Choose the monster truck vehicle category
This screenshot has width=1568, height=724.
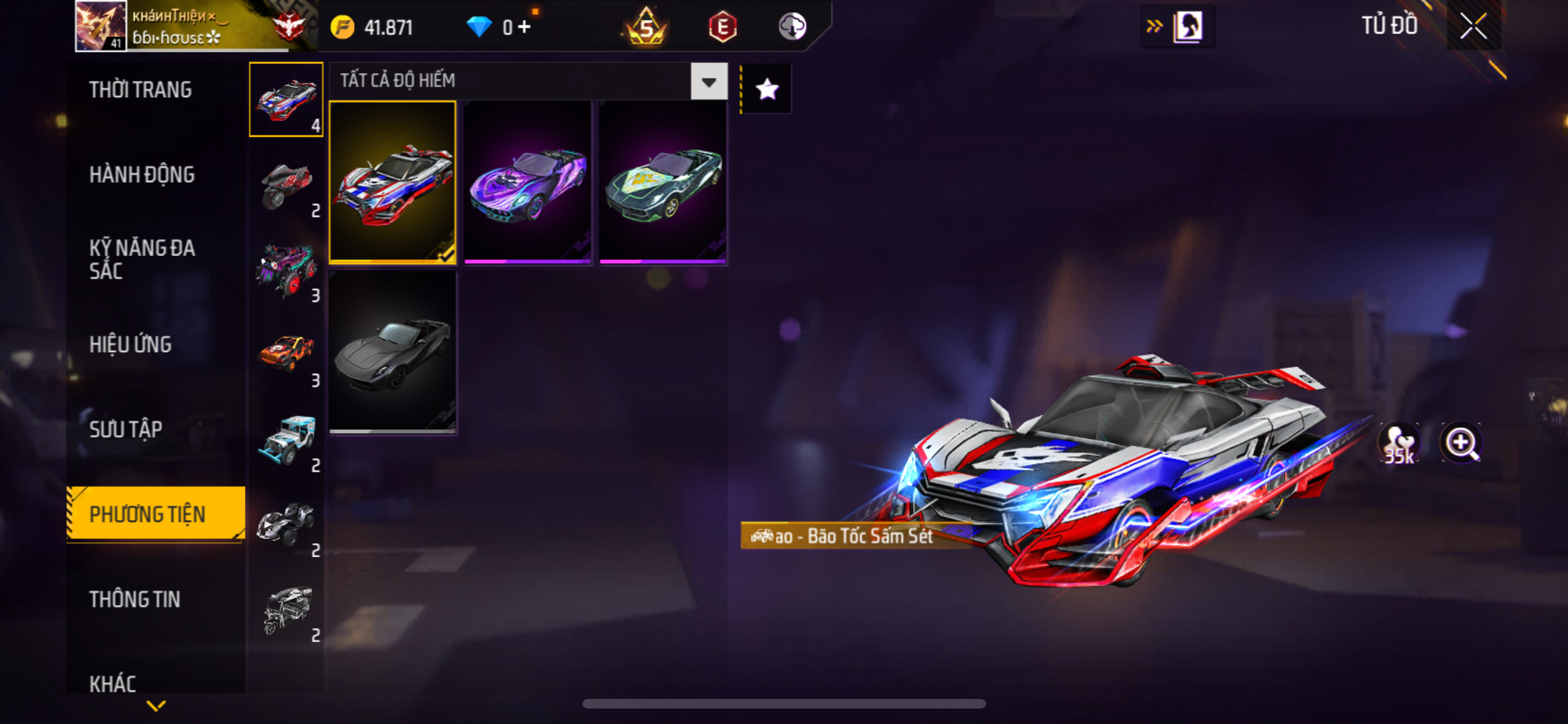tap(286, 270)
